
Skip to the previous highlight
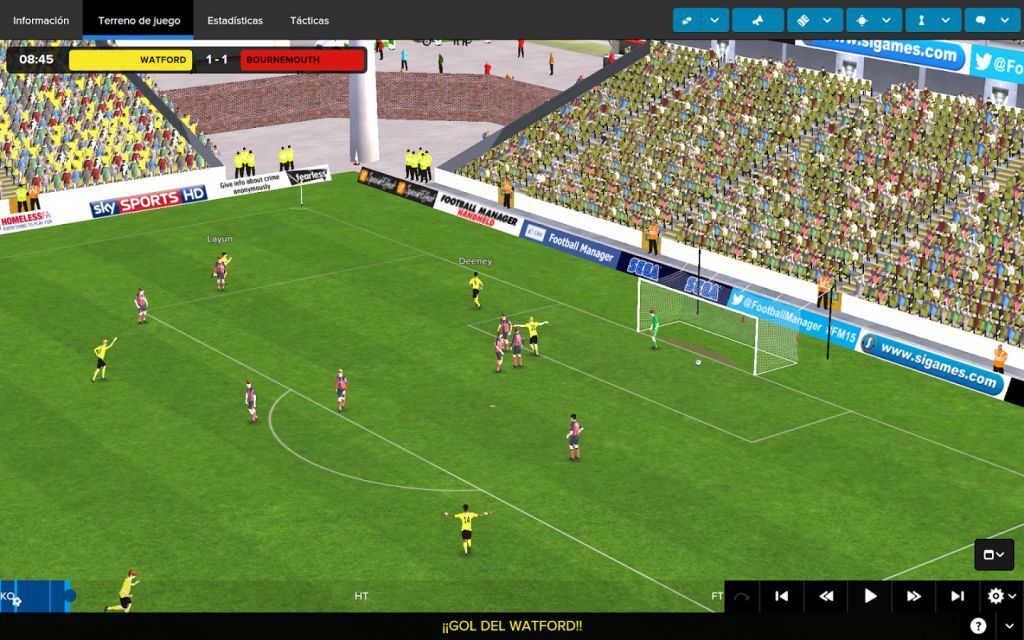782,596
